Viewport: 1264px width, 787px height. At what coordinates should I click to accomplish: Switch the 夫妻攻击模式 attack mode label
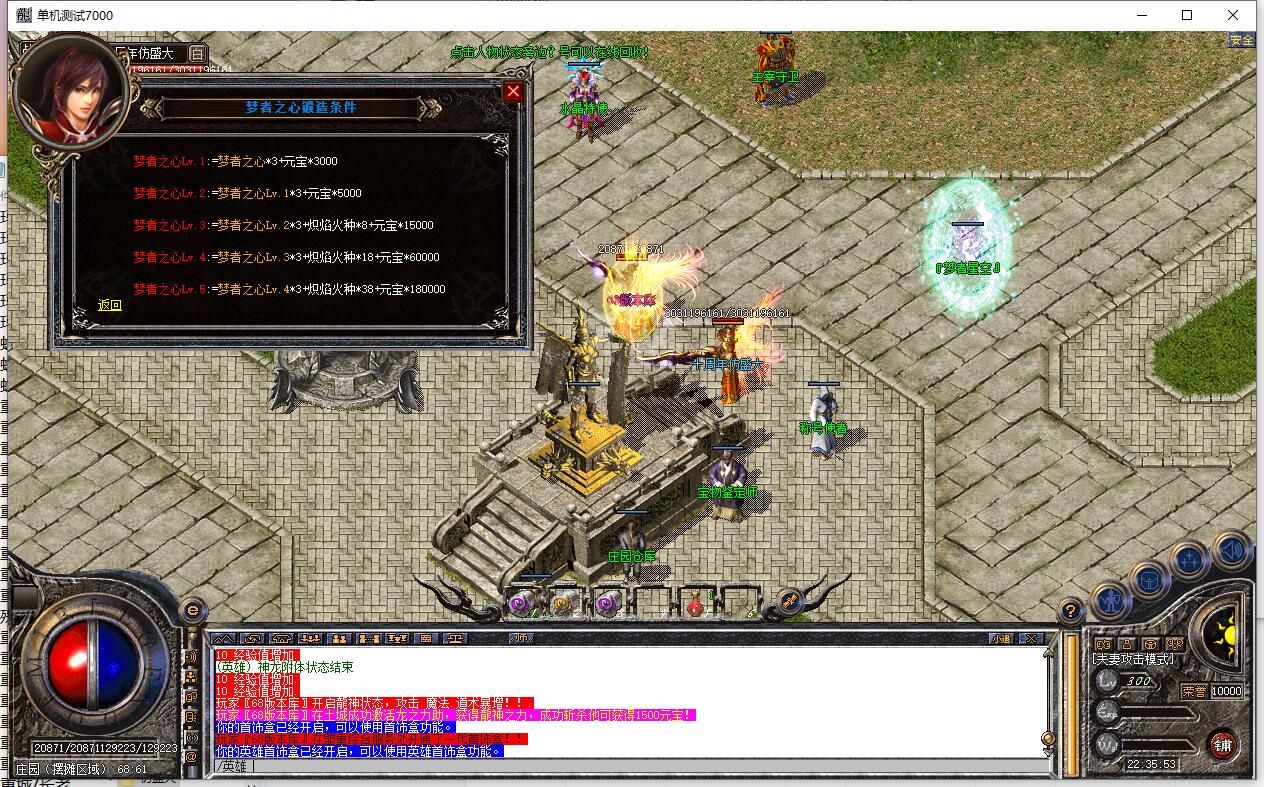(1133, 659)
